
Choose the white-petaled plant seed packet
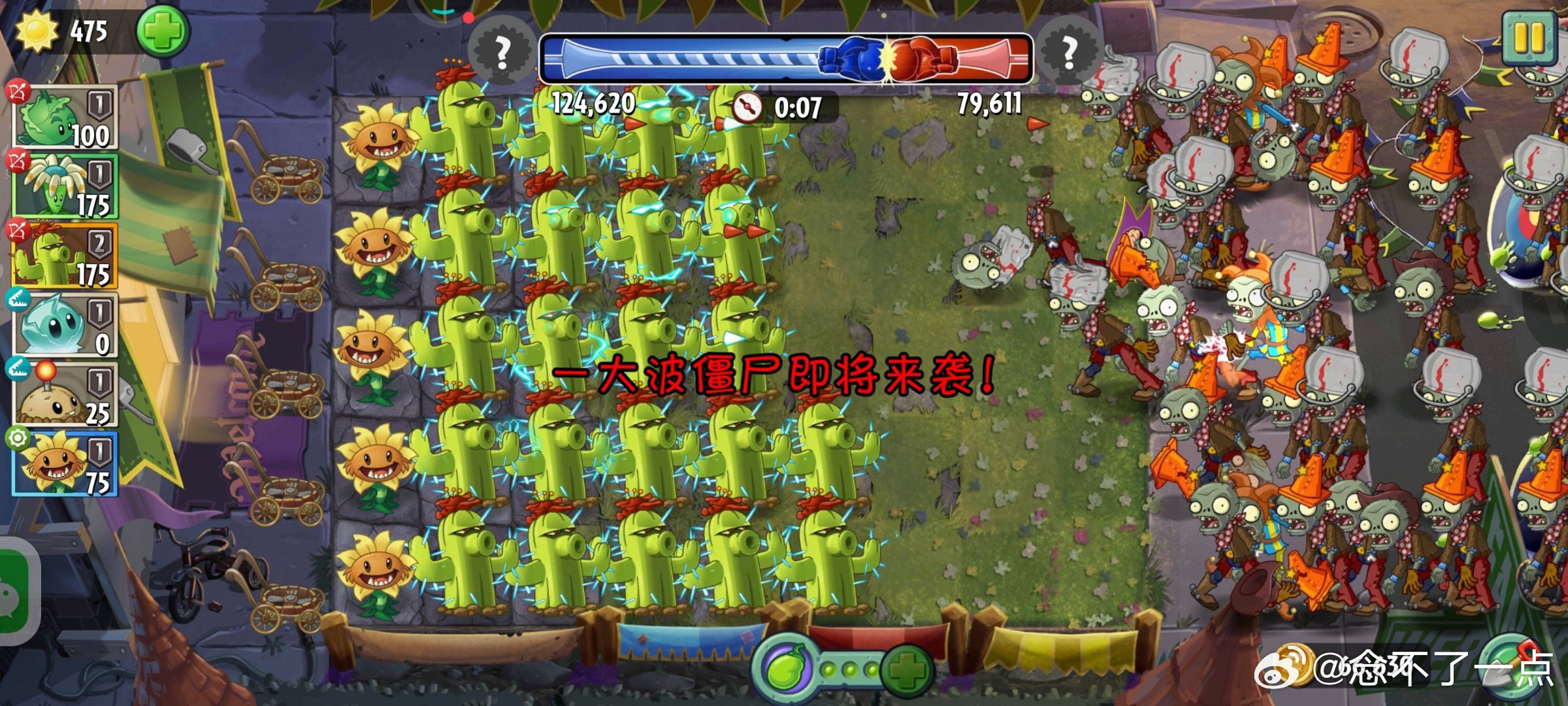click(x=65, y=187)
